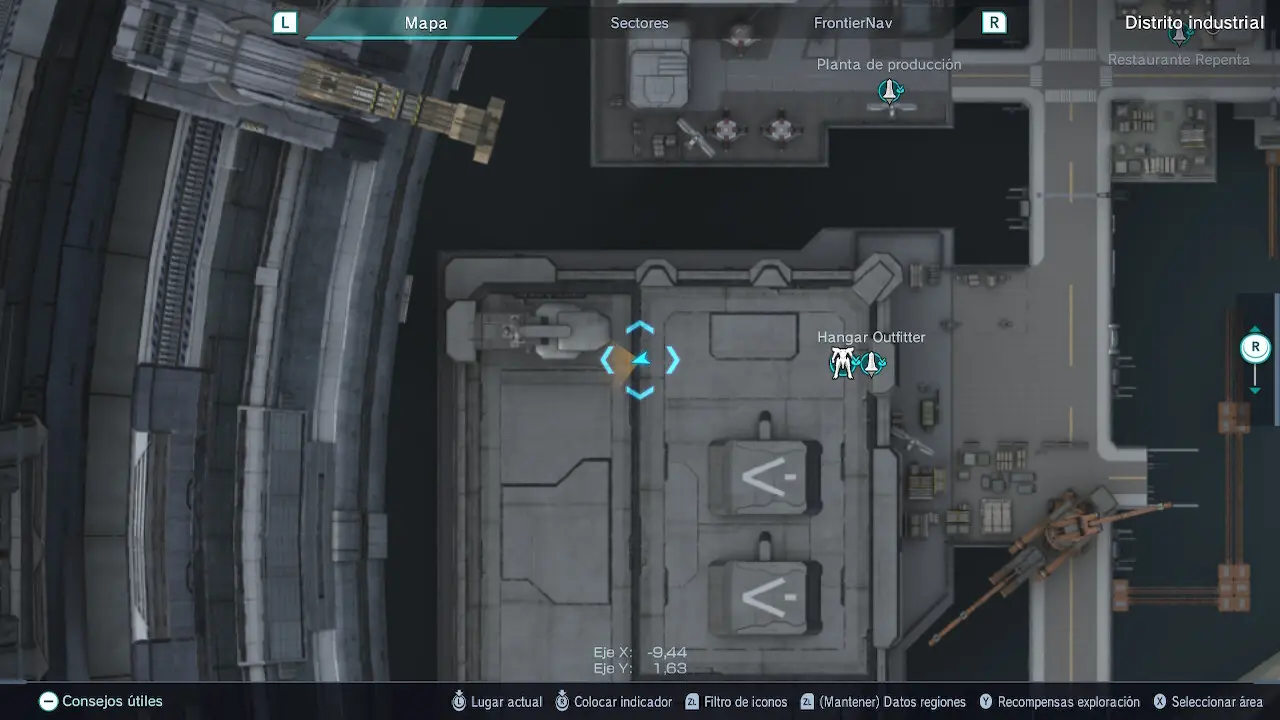Open the Sectores tab
The image size is (1280, 720).
[x=639, y=23]
